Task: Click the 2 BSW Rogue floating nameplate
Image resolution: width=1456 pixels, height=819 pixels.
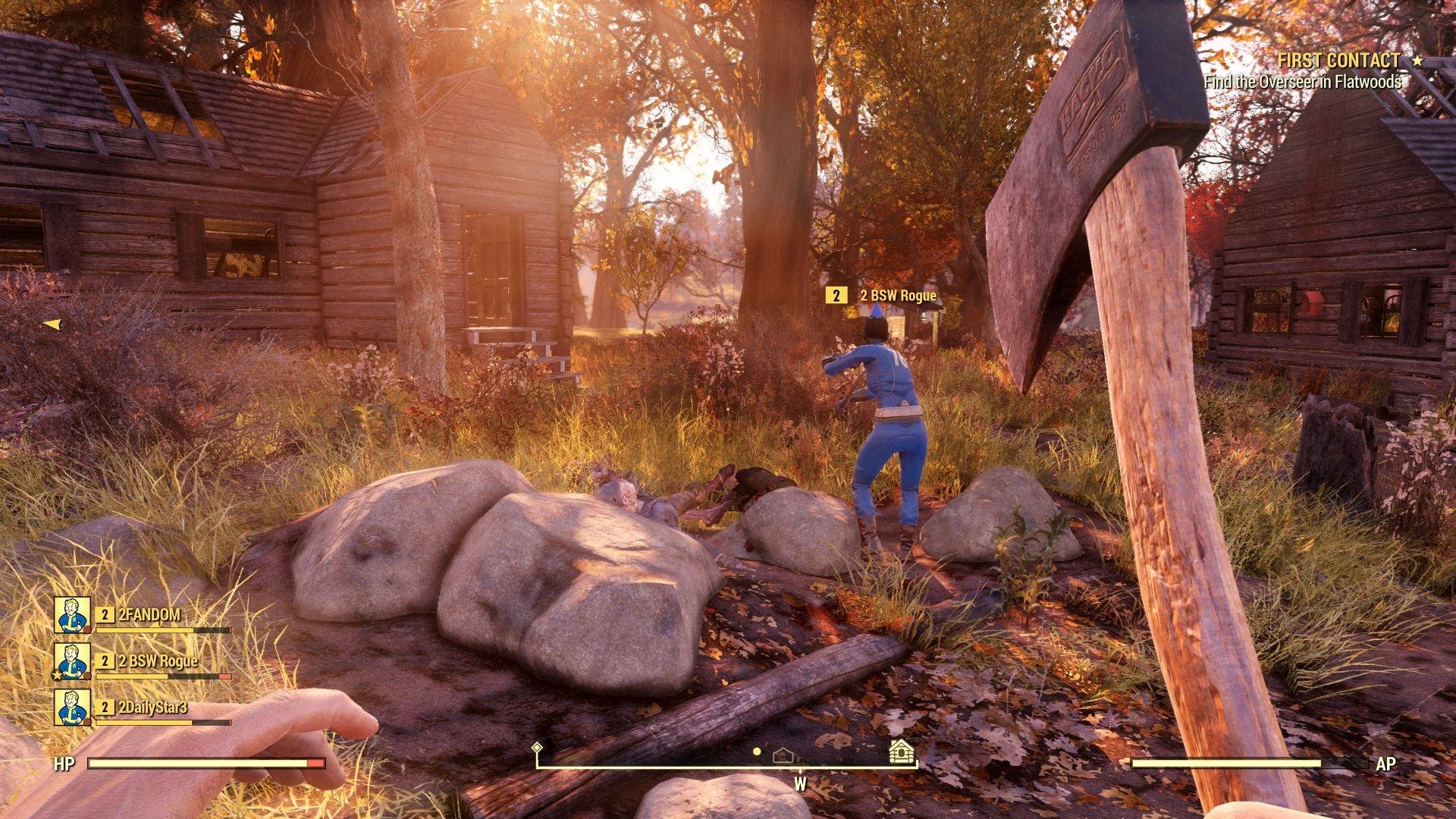Action: coord(883,296)
